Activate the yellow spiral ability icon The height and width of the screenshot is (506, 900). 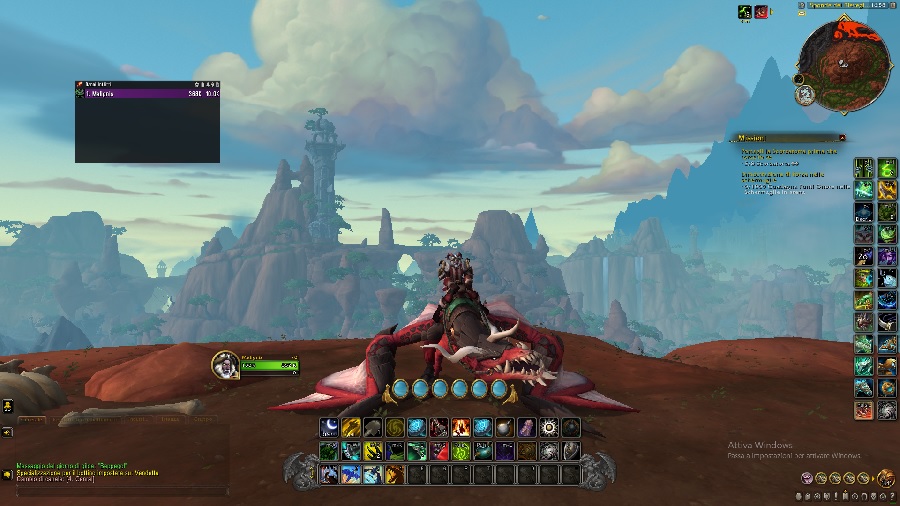395,427
